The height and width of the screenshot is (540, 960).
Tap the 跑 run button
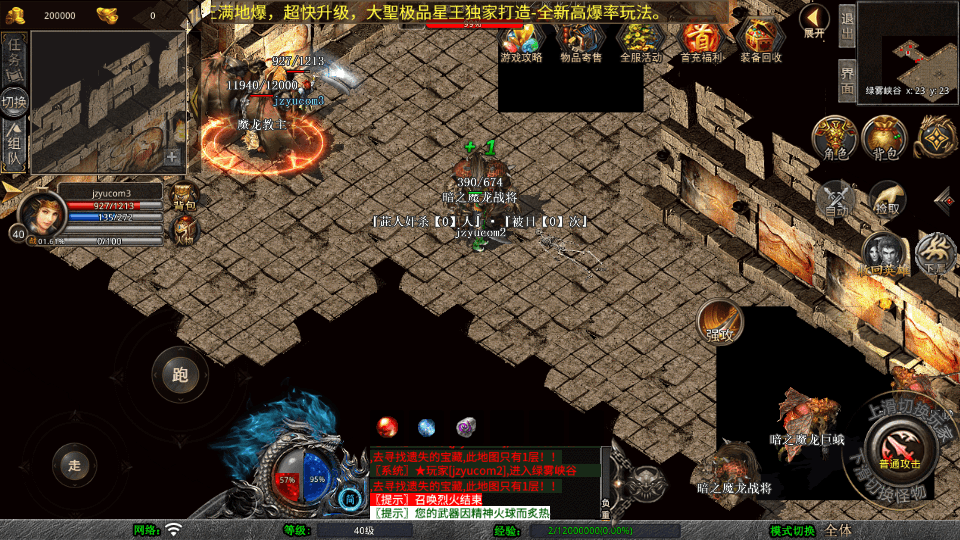coord(180,375)
